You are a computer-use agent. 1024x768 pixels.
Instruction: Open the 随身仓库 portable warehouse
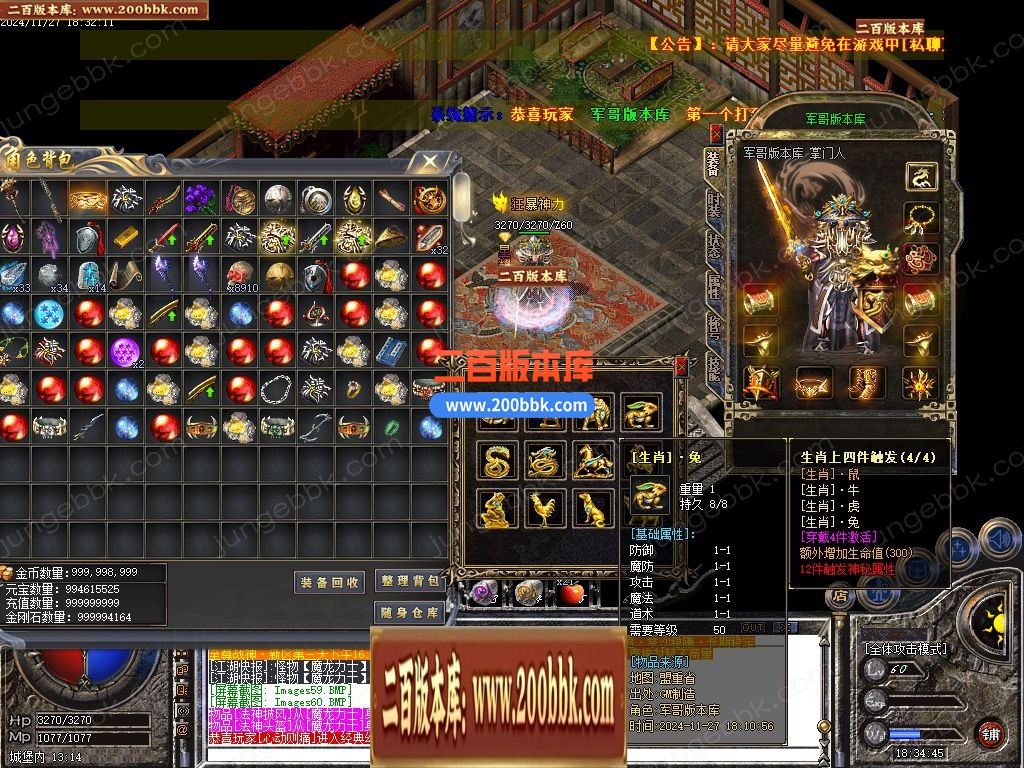click(x=410, y=612)
